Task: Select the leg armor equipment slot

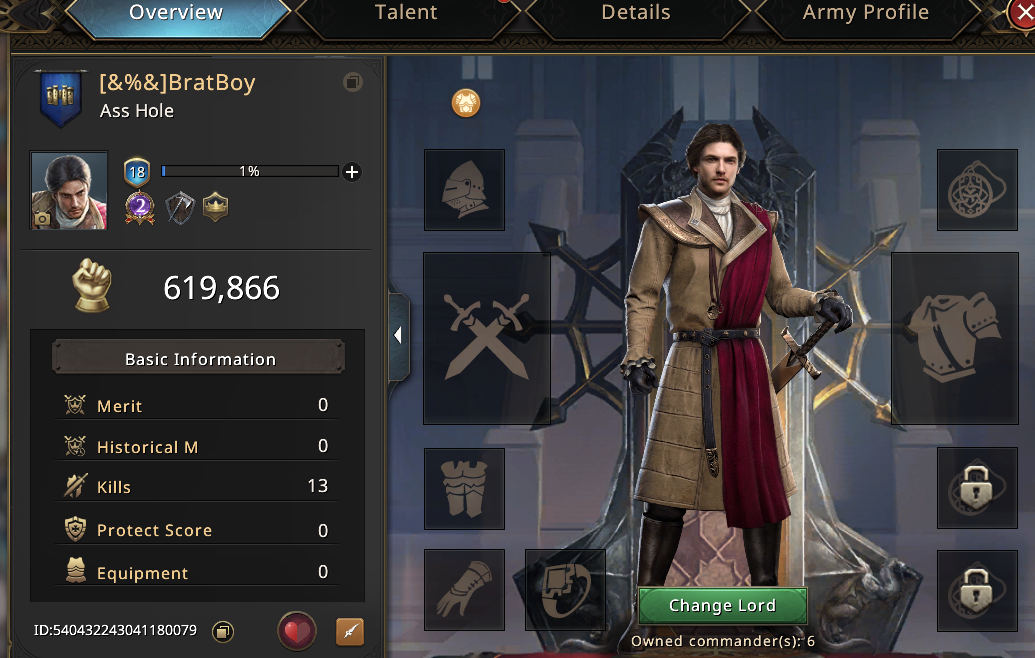Action: [x=464, y=488]
